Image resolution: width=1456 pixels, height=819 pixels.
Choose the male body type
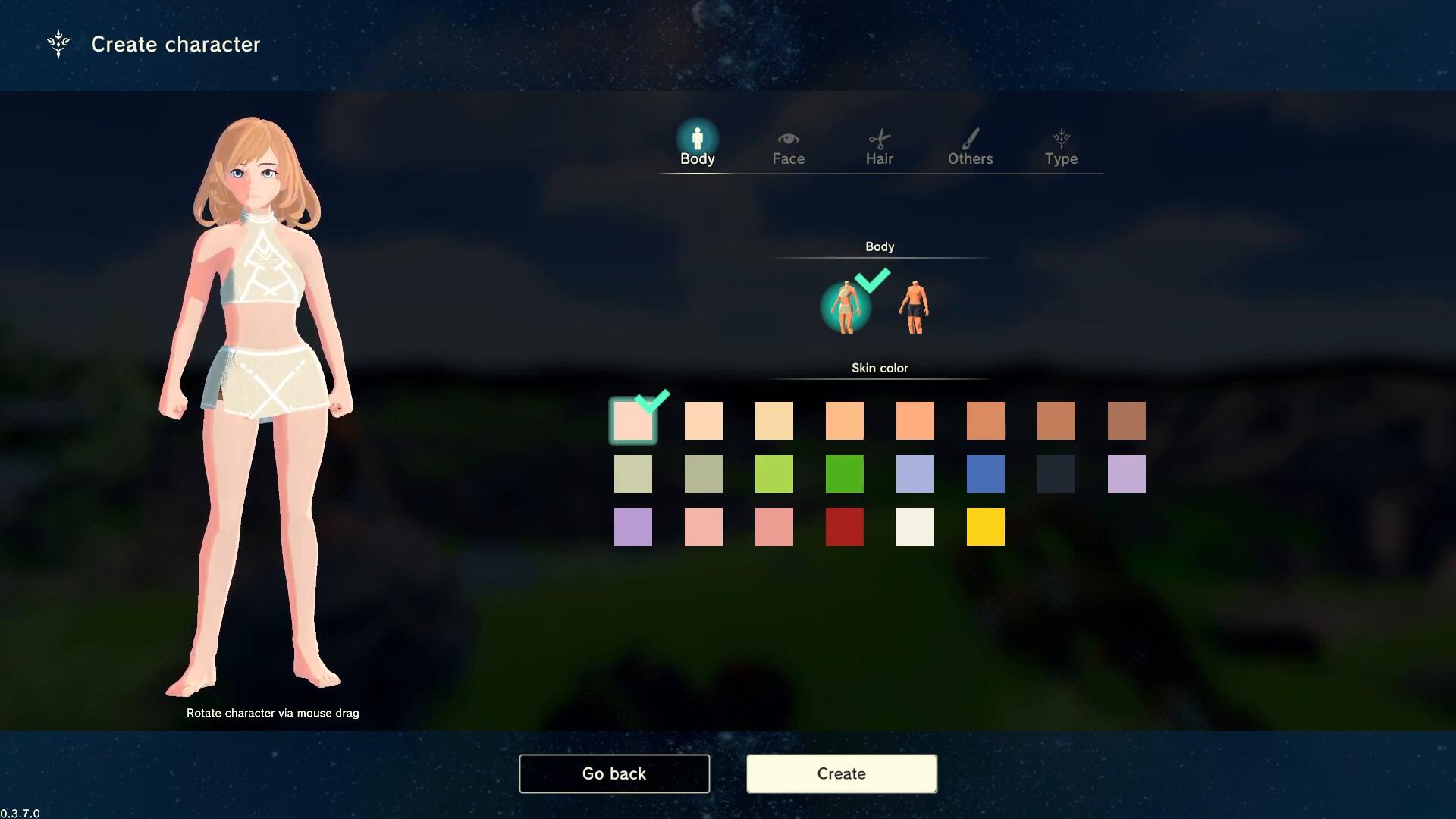[x=915, y=307]
